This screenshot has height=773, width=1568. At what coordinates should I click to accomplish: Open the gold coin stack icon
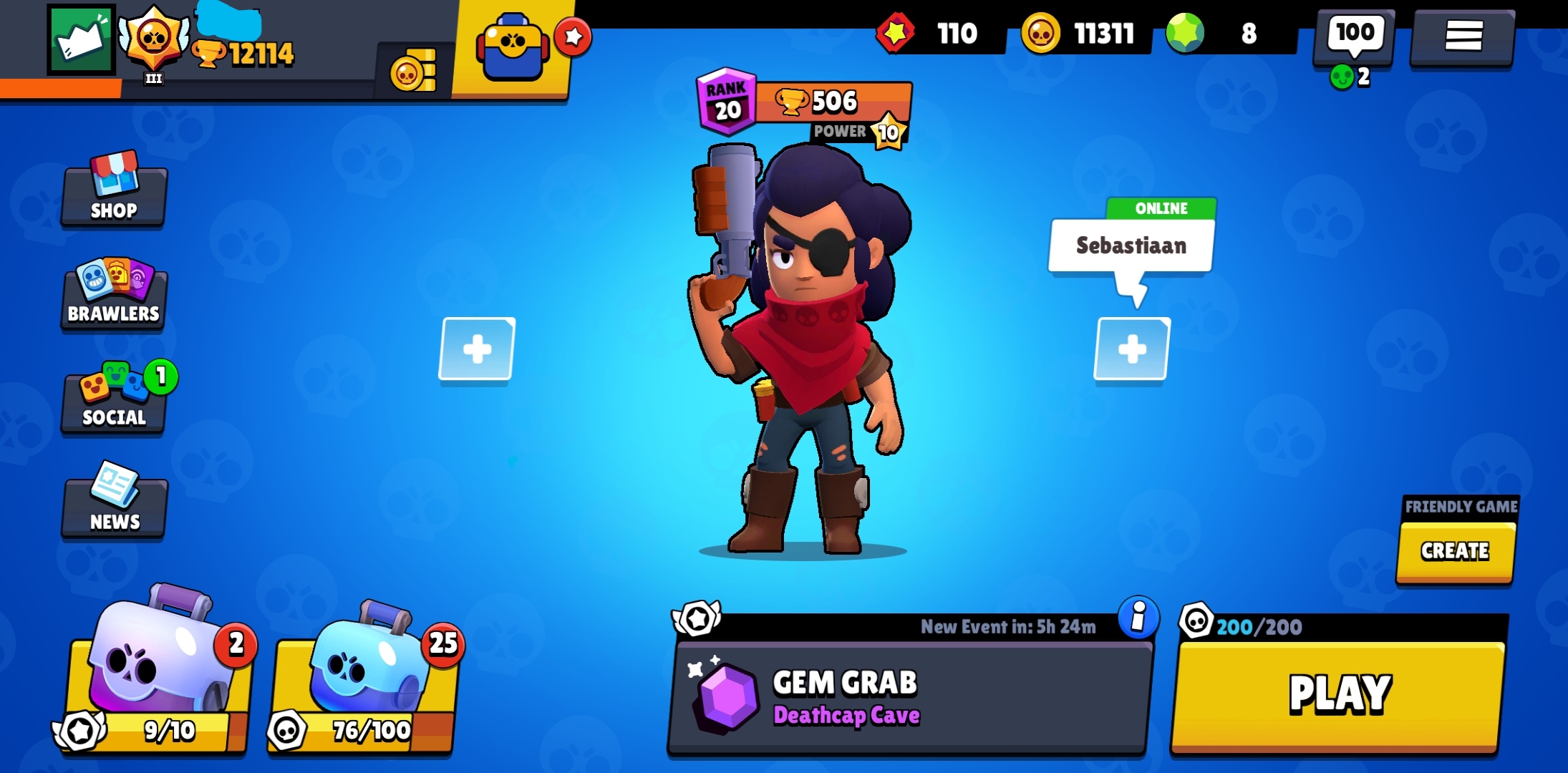tap(413, 72)
